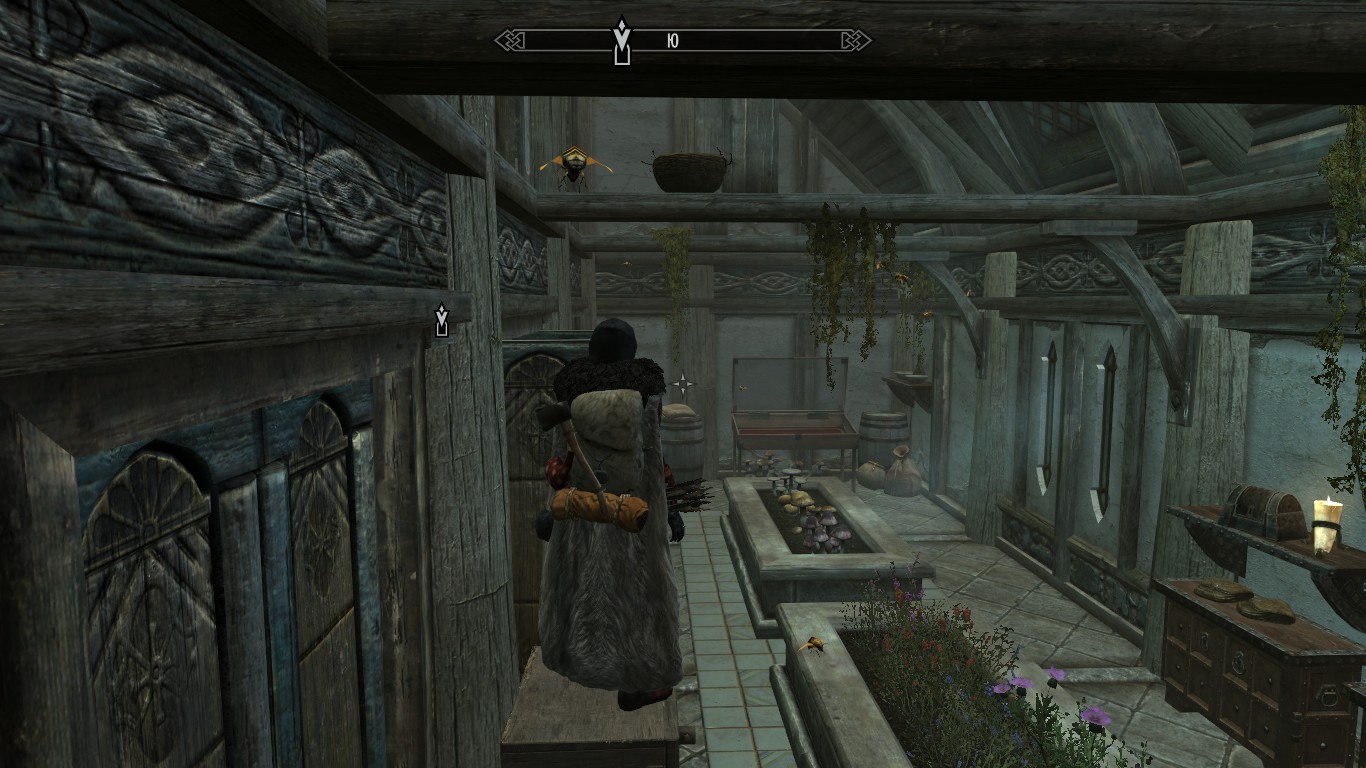Select the floating objective marker beside the wooden pillar

tap(441, 320)
